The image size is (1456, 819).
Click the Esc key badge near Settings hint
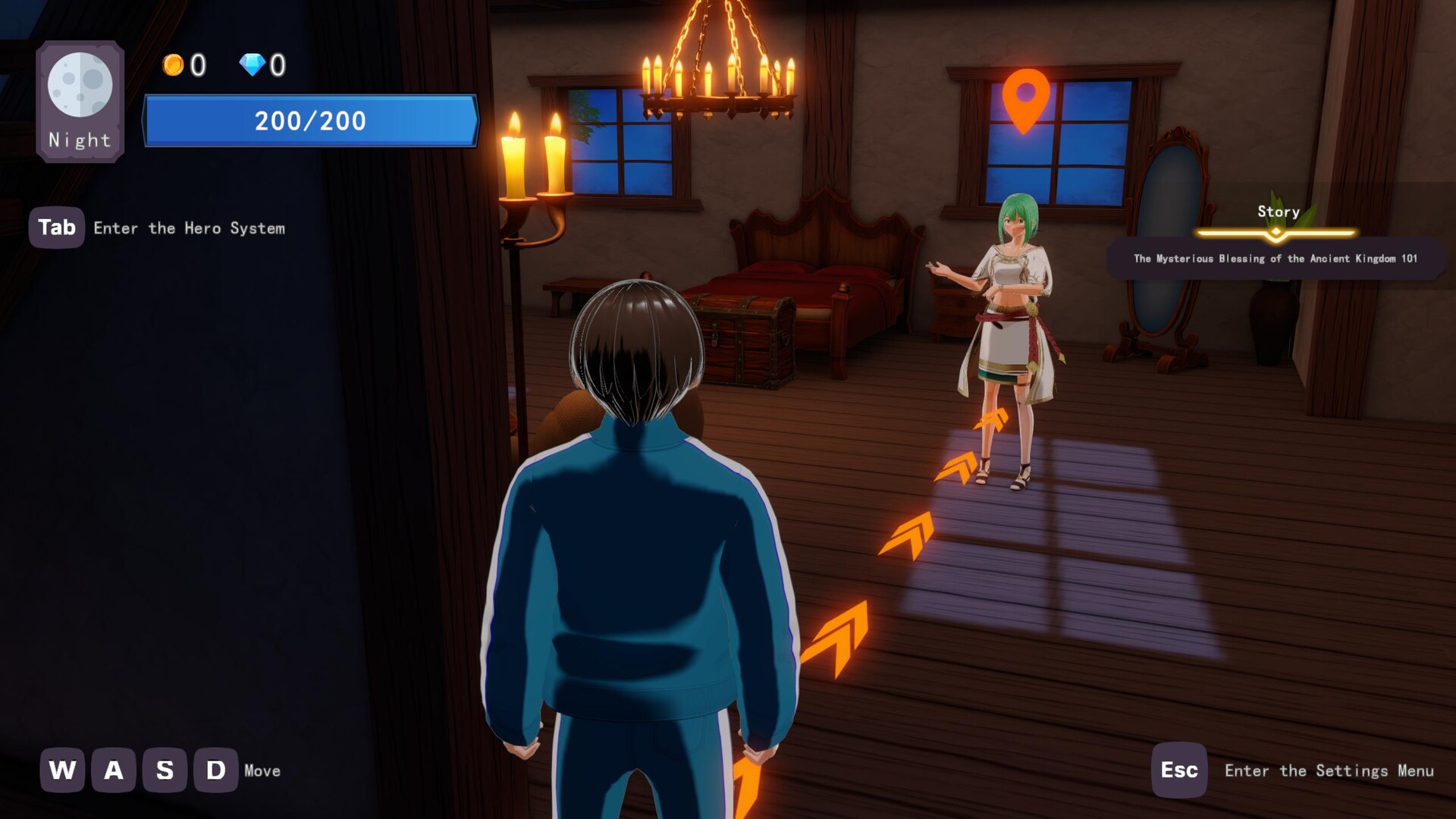click(1178, 770)
